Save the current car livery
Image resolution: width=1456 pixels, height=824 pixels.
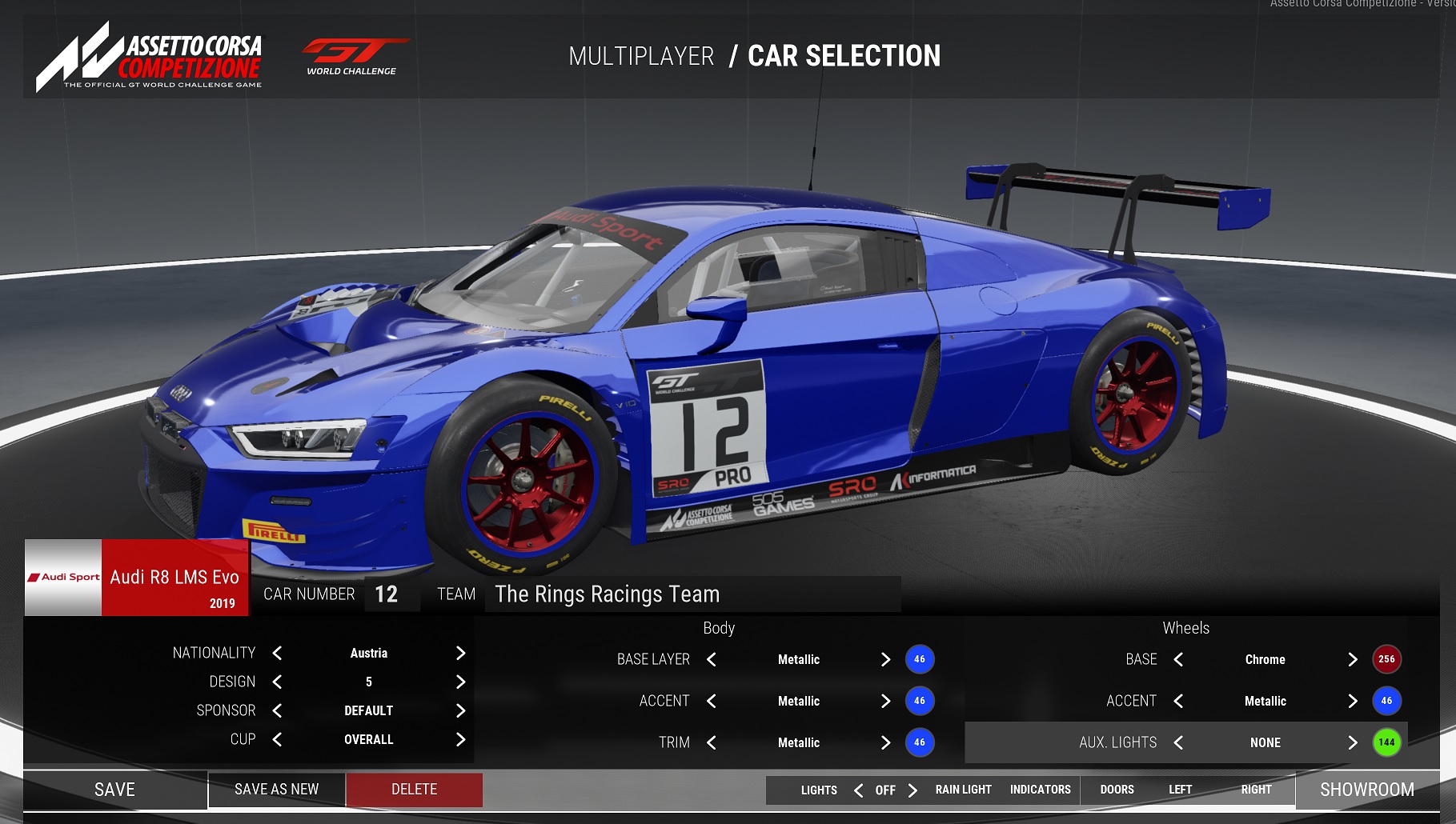click(x=114, y=790)
